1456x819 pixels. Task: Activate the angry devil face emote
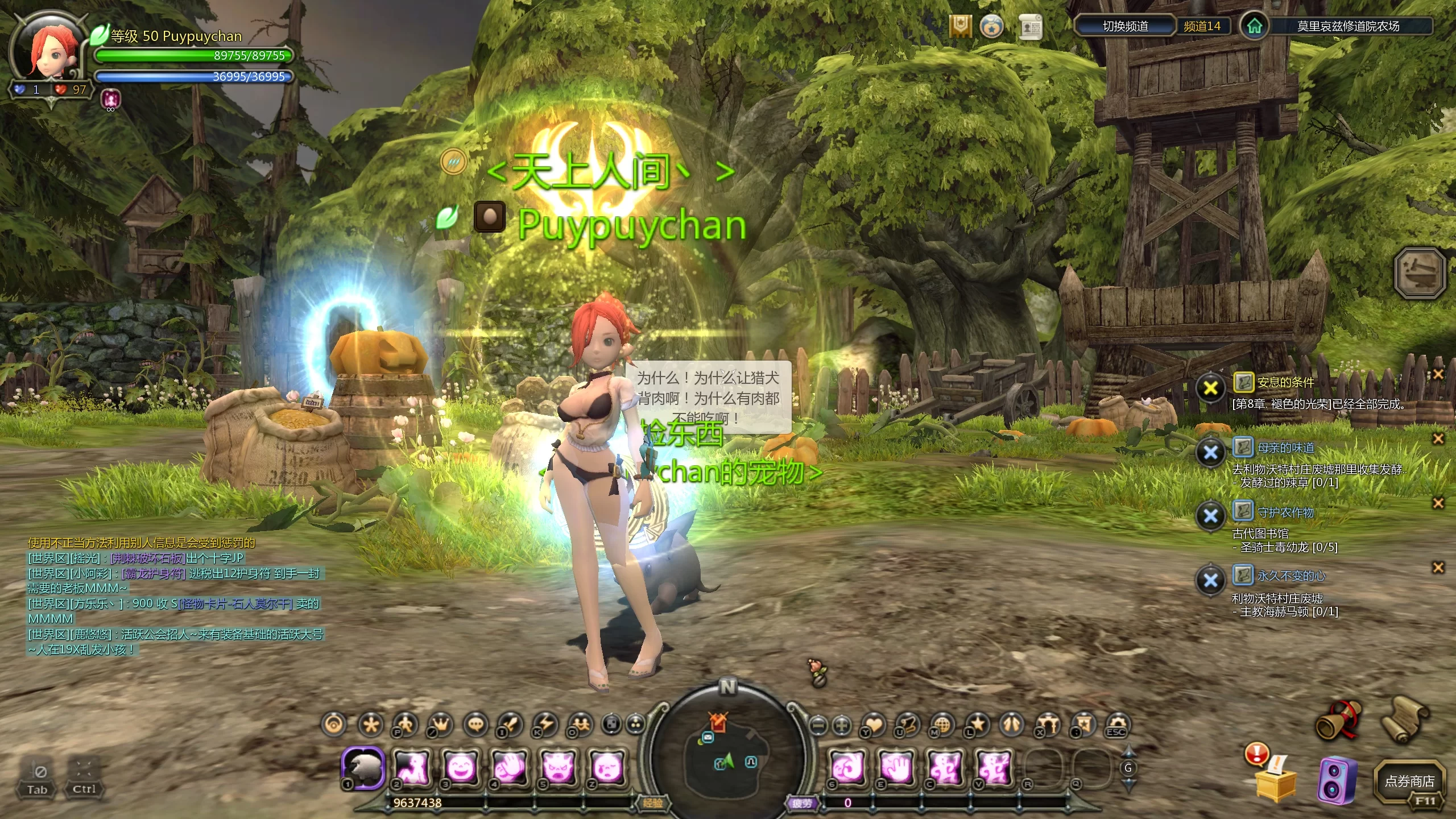[558, 767]
